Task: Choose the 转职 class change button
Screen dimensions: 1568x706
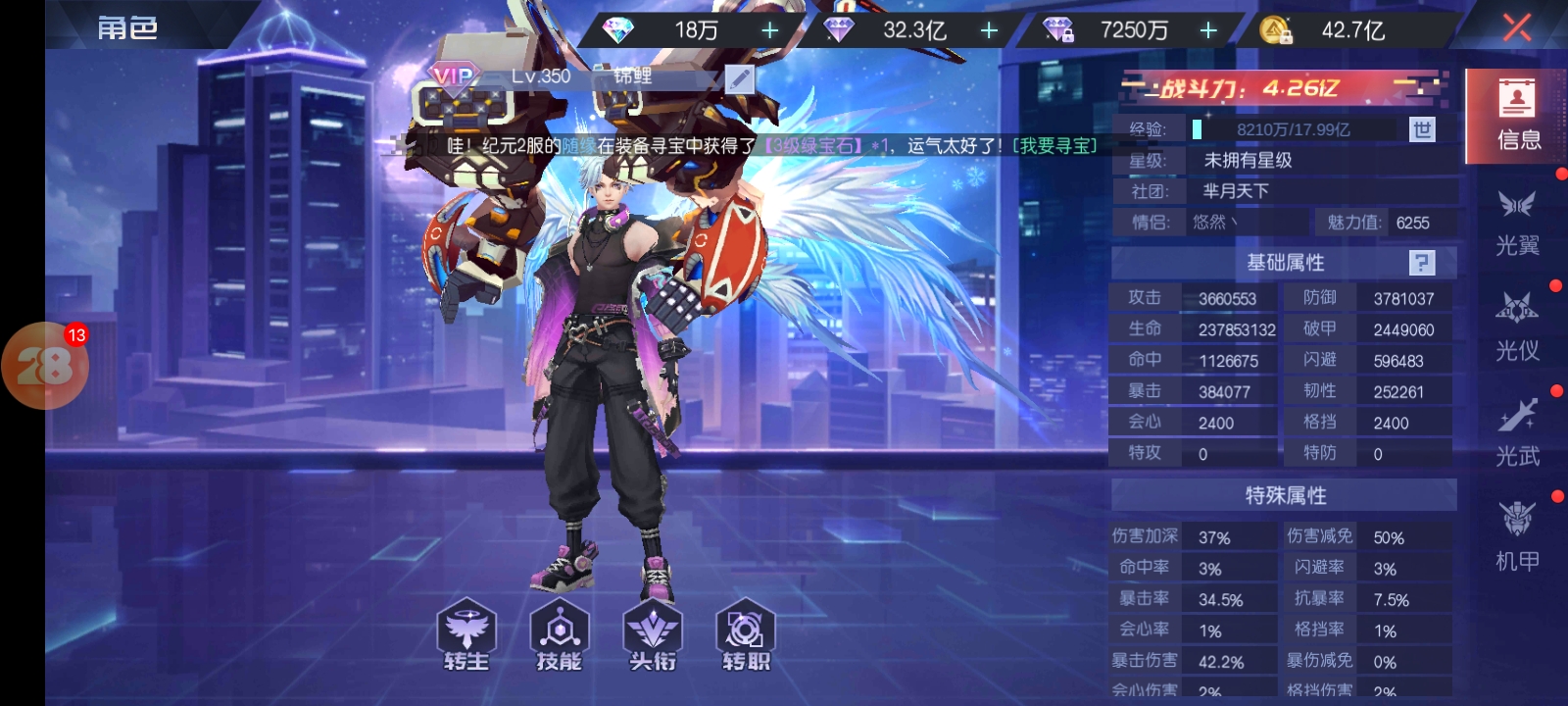Action: 746,634
